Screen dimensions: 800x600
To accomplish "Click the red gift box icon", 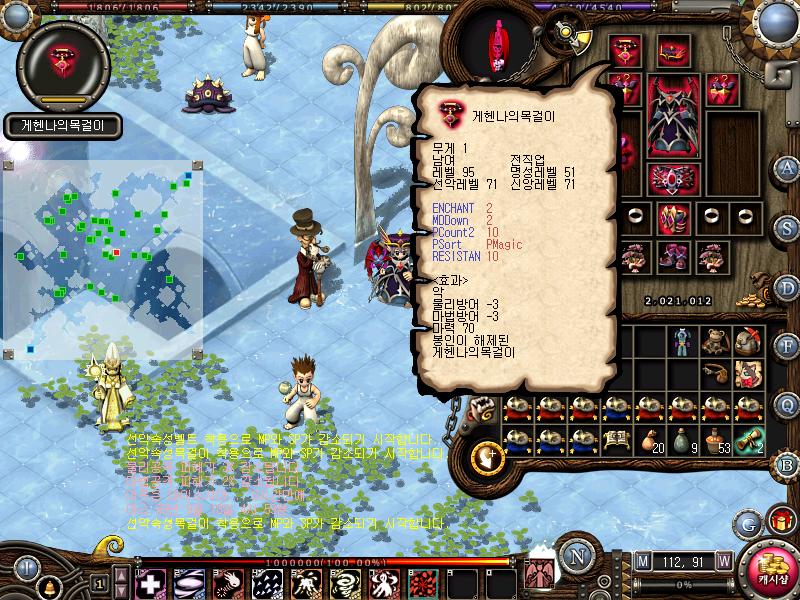I will [x=781, y=521].
